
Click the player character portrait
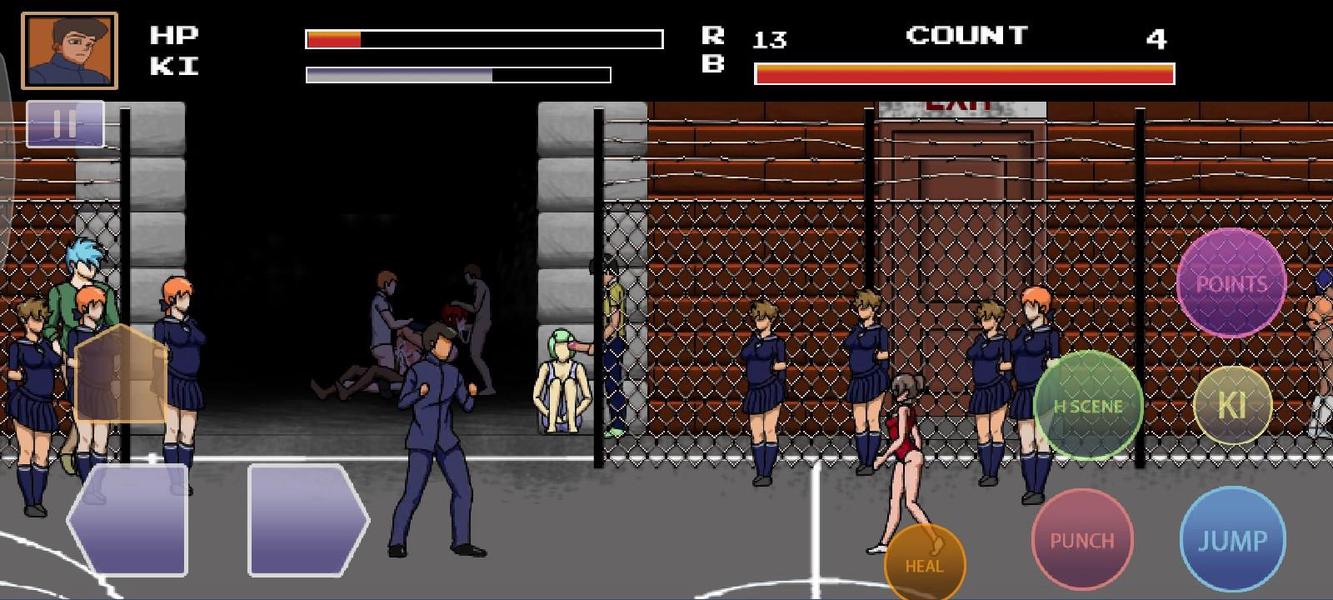tap(70, 51)
